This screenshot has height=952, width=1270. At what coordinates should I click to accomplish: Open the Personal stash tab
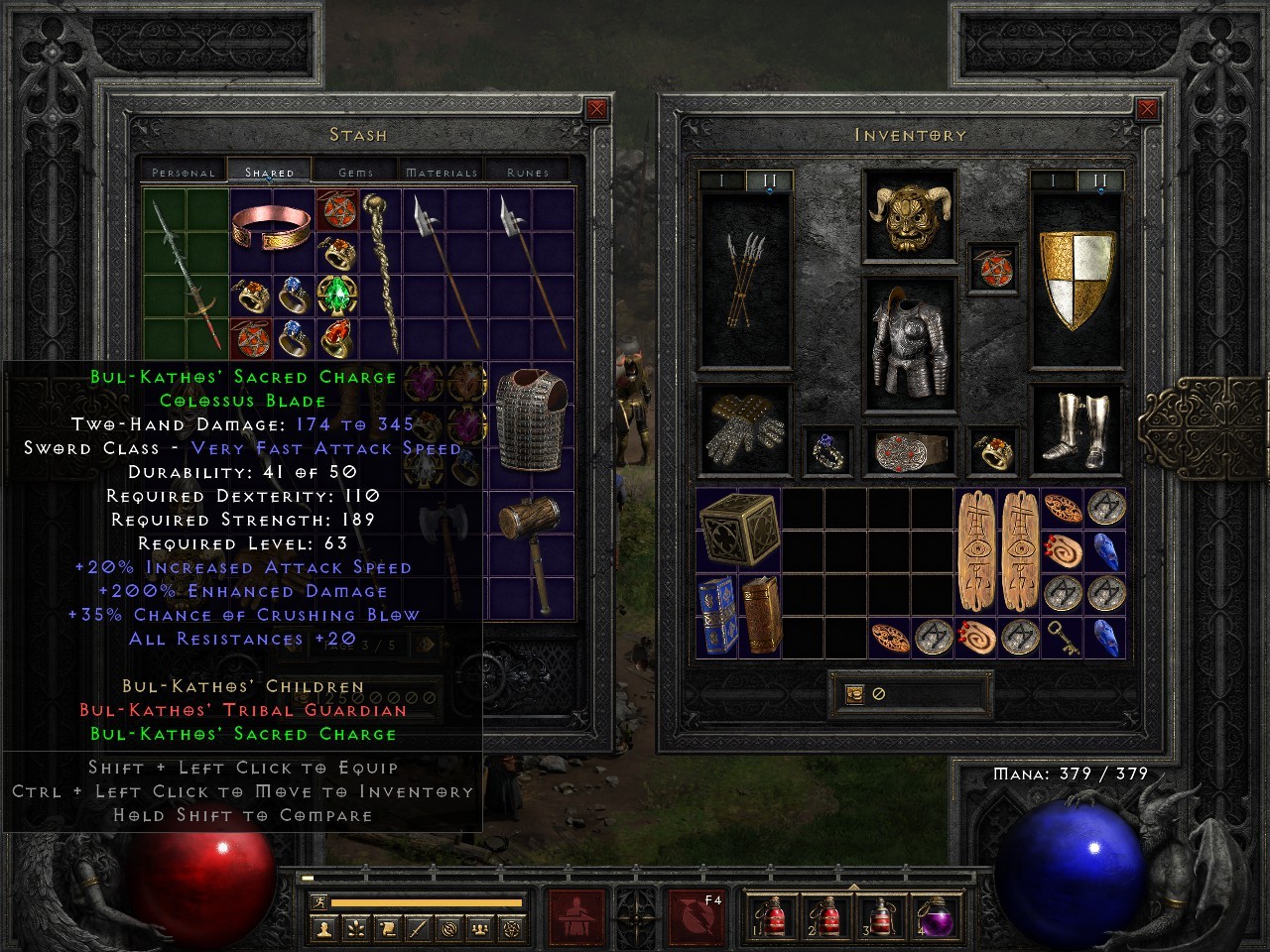click(x=182, y=171)
